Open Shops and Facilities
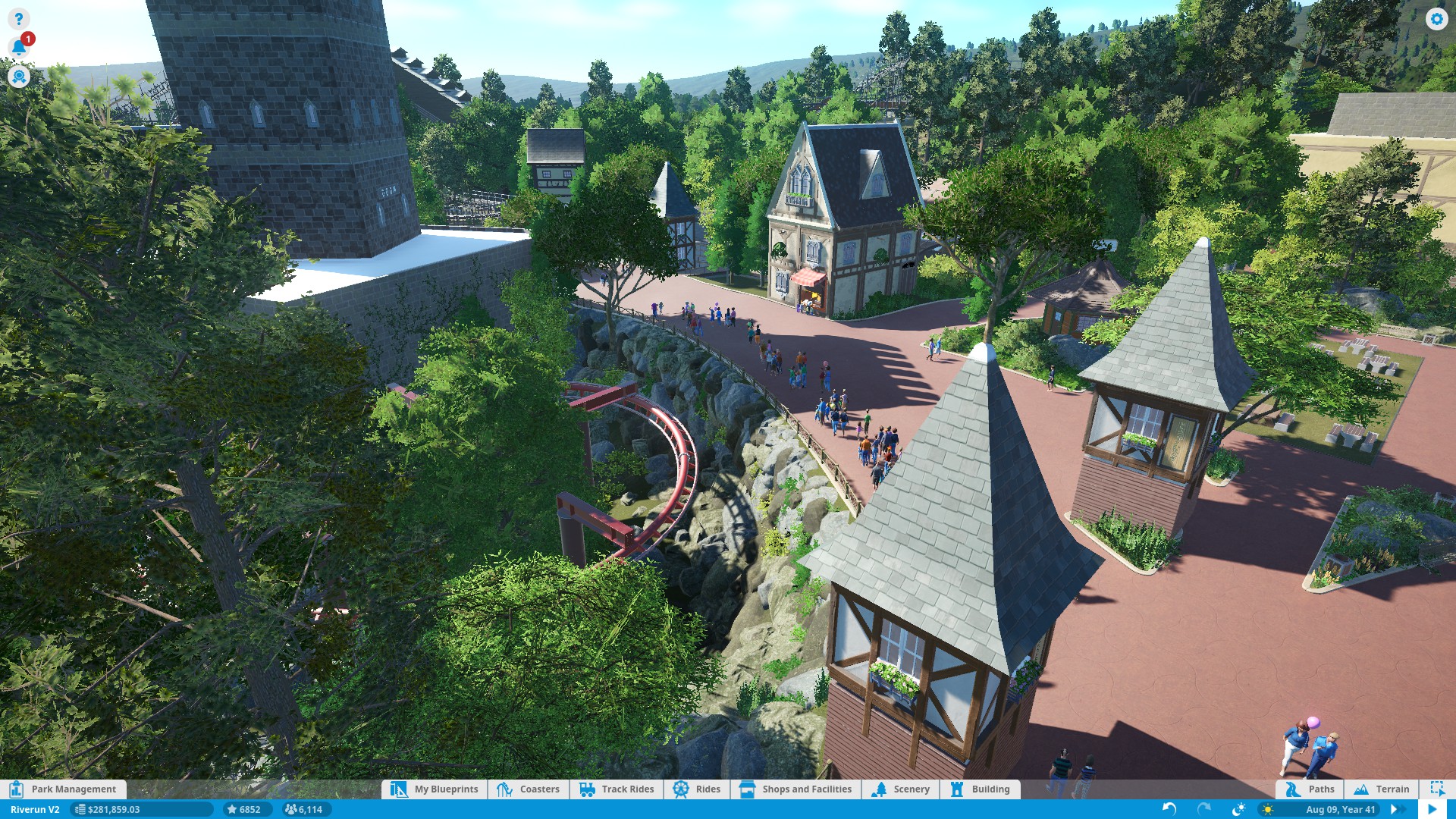This screenshot has width=1456, height=819. [x=796, y=789]
